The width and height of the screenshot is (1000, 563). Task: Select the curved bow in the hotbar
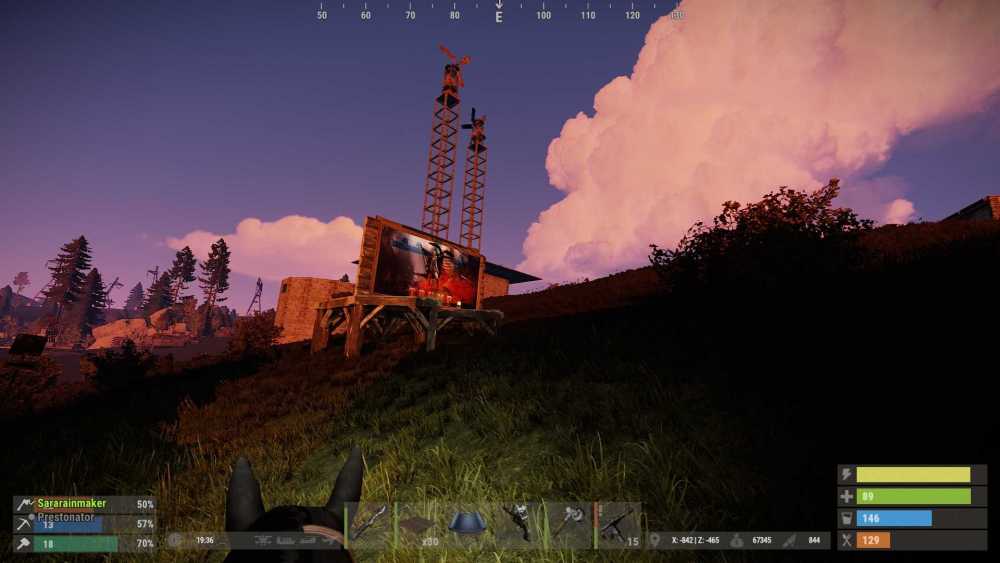pyautogui.click(x=369, y=525)
